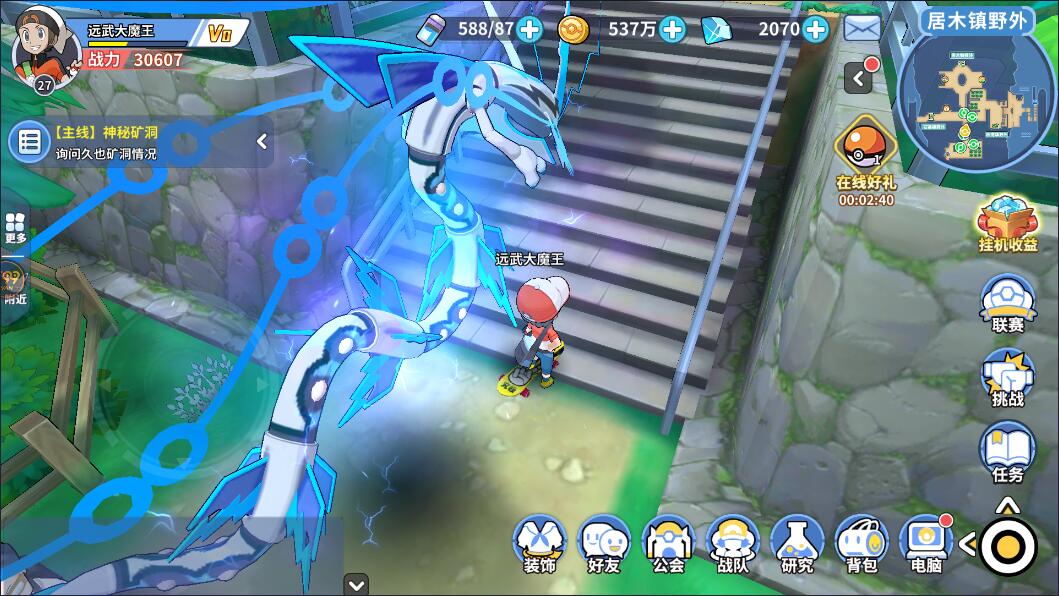Screen dimensions: 1059x596
Task: Open the 公会 guild menu
Action: [668, 545]
